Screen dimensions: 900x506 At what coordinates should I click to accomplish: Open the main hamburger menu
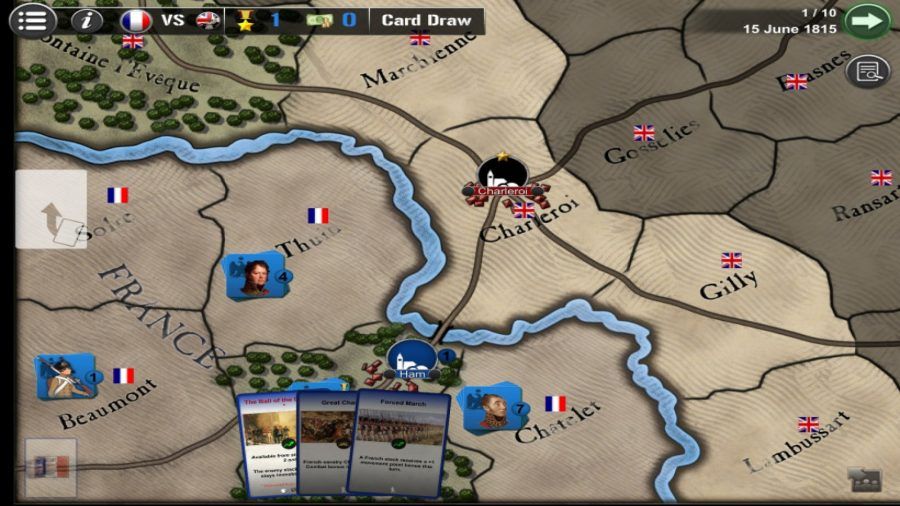[x=33, y=19]
